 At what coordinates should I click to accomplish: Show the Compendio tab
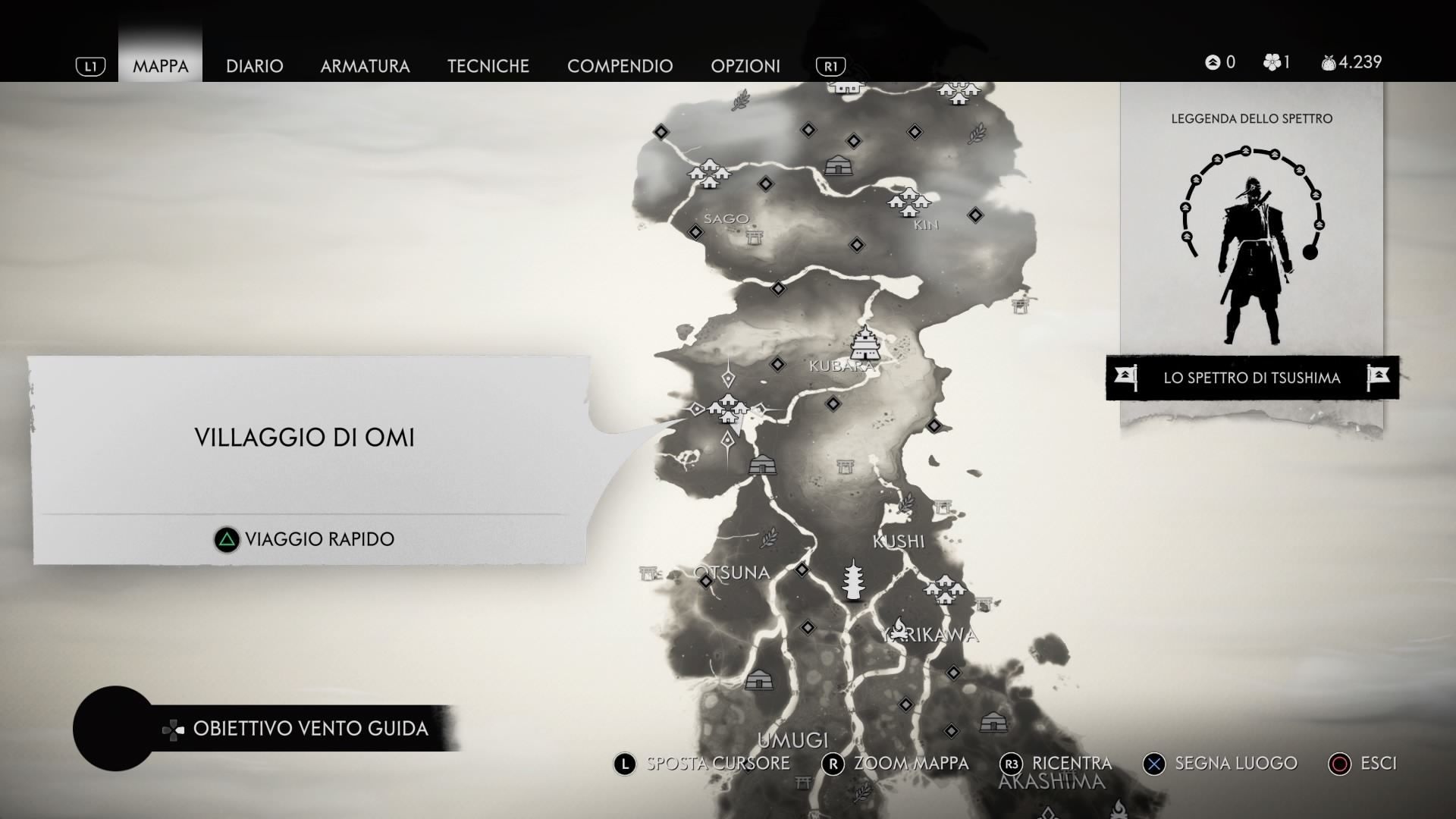coord(620,66)
